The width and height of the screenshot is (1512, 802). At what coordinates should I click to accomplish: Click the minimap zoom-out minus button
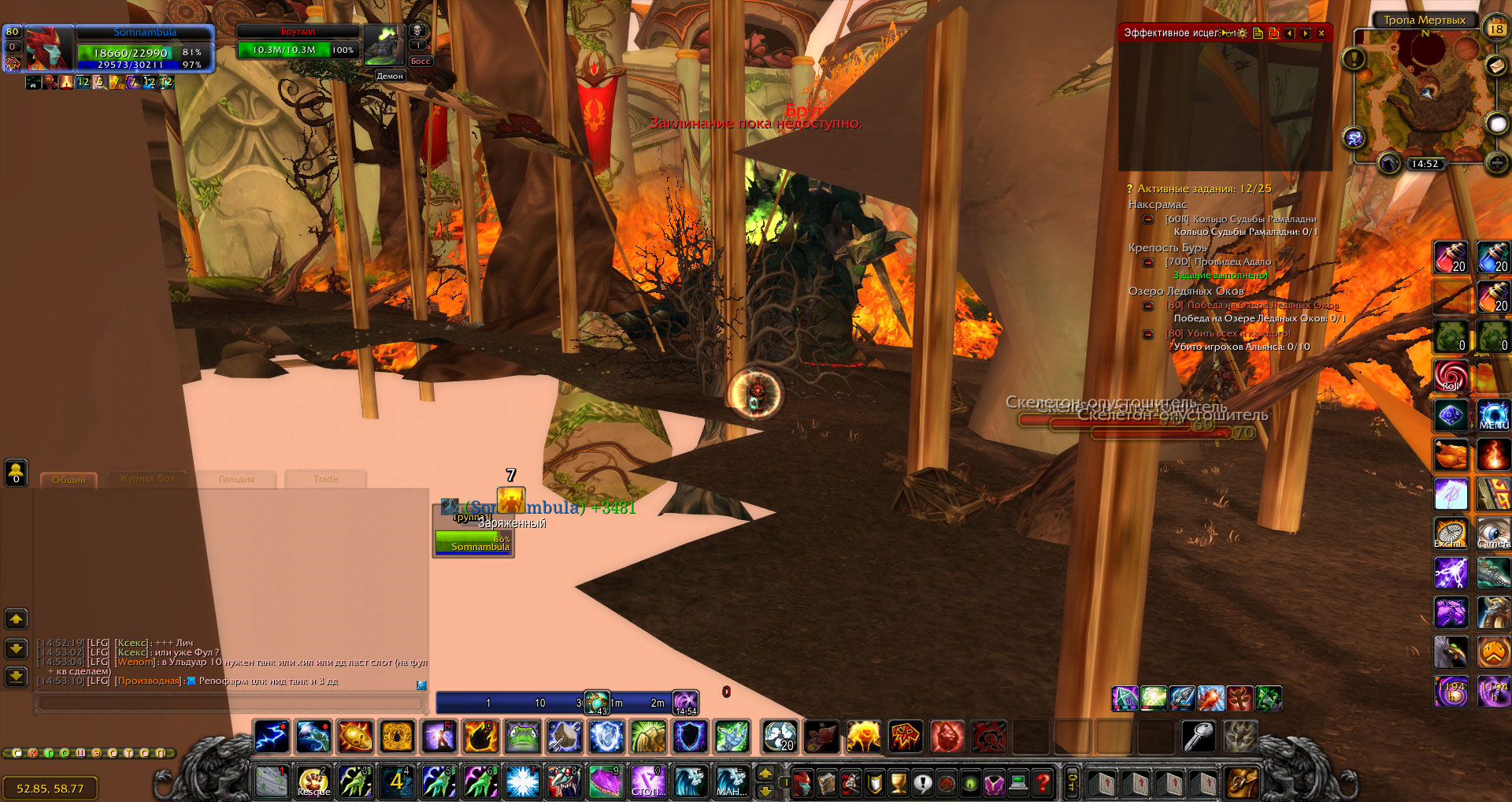[x=1496, y=163]
